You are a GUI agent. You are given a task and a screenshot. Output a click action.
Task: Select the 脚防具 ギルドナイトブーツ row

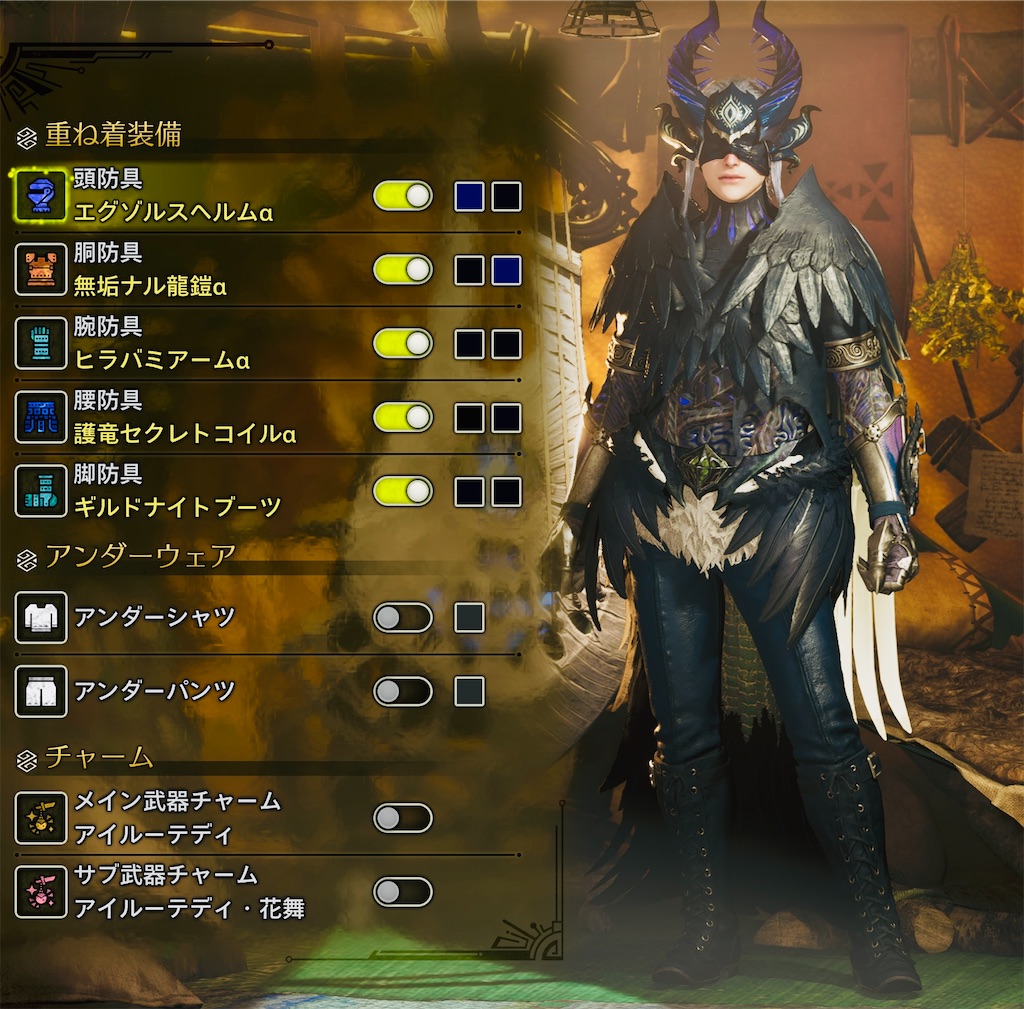tap(178, 492)
